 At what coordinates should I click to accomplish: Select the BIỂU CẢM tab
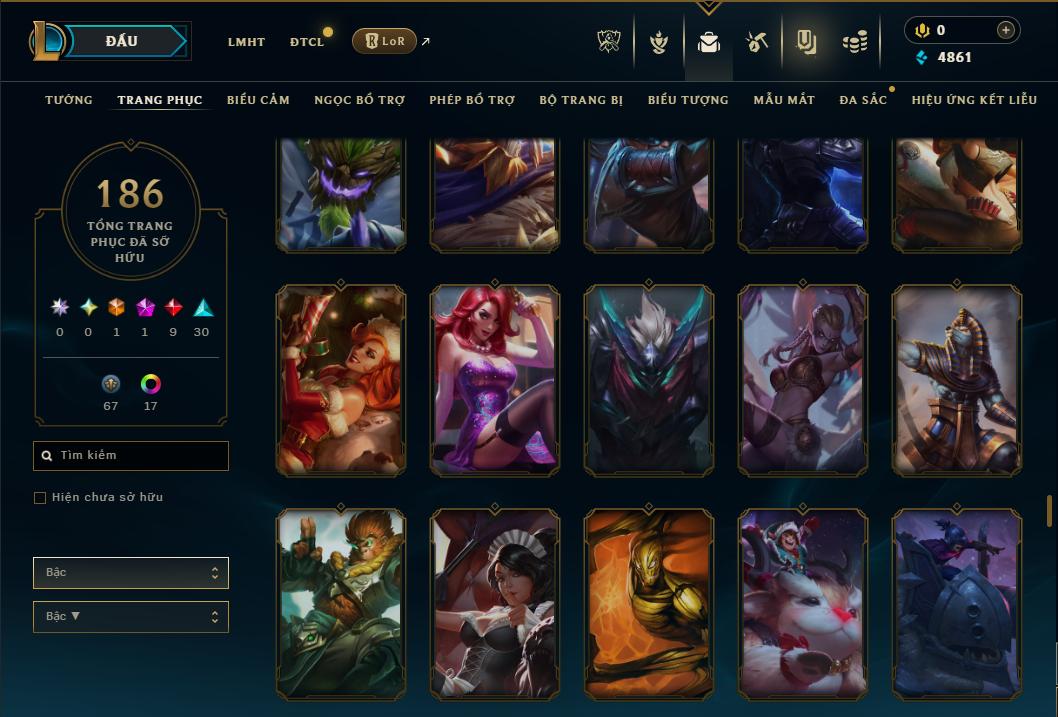[258, 100]
